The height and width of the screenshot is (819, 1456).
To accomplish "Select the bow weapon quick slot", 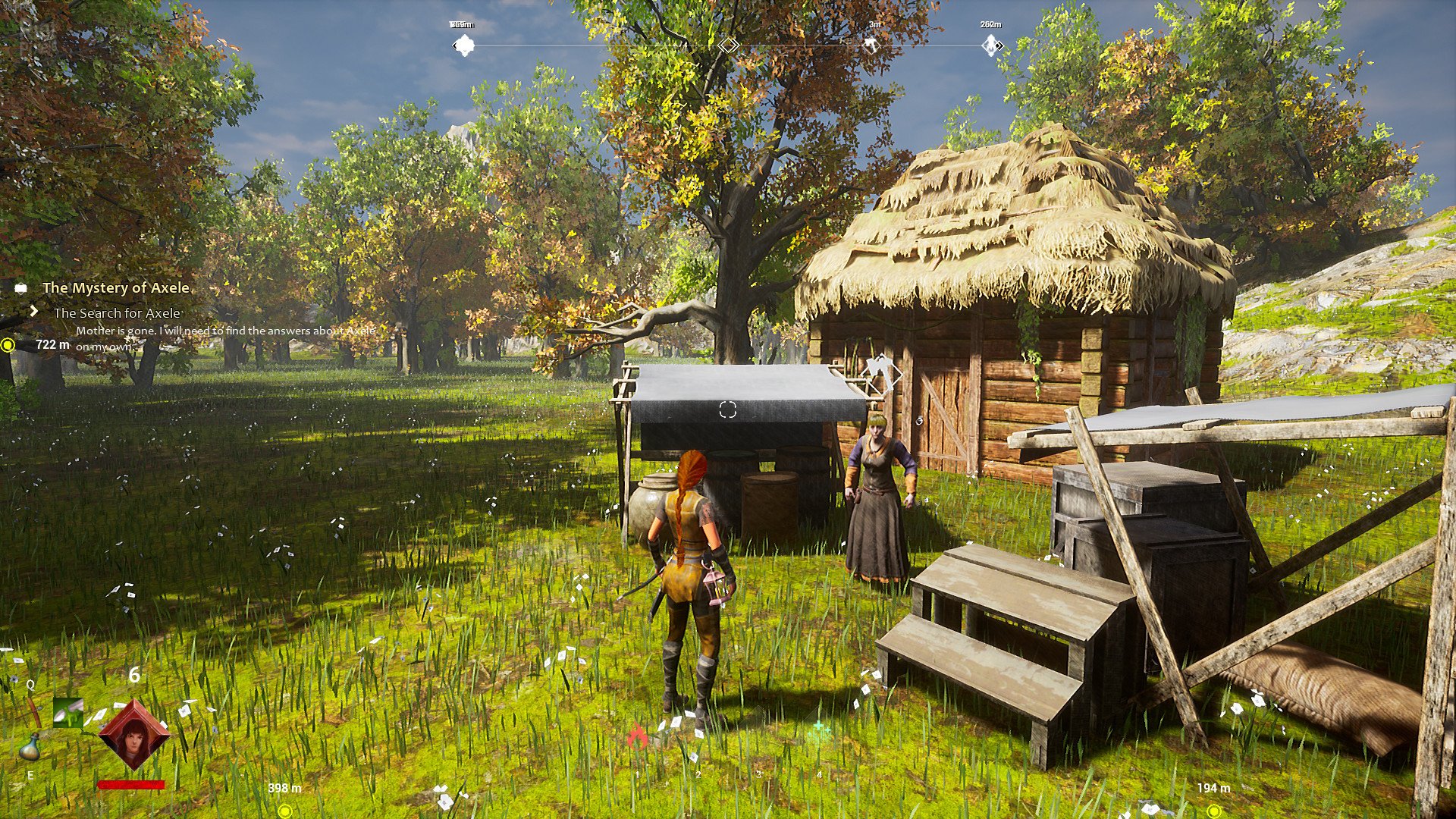I will 33,711.
